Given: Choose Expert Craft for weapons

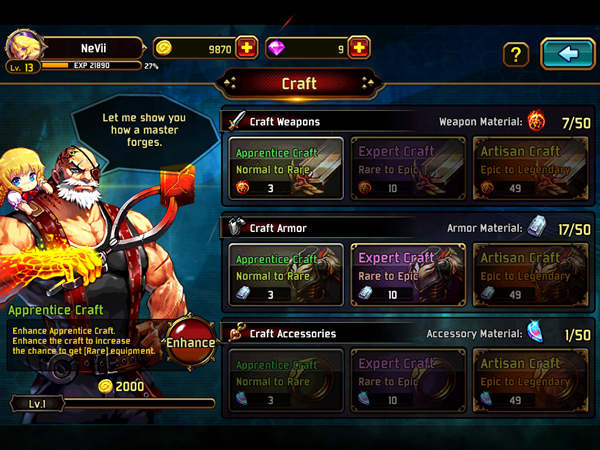Looking at the screenshot, I should 407,168.
